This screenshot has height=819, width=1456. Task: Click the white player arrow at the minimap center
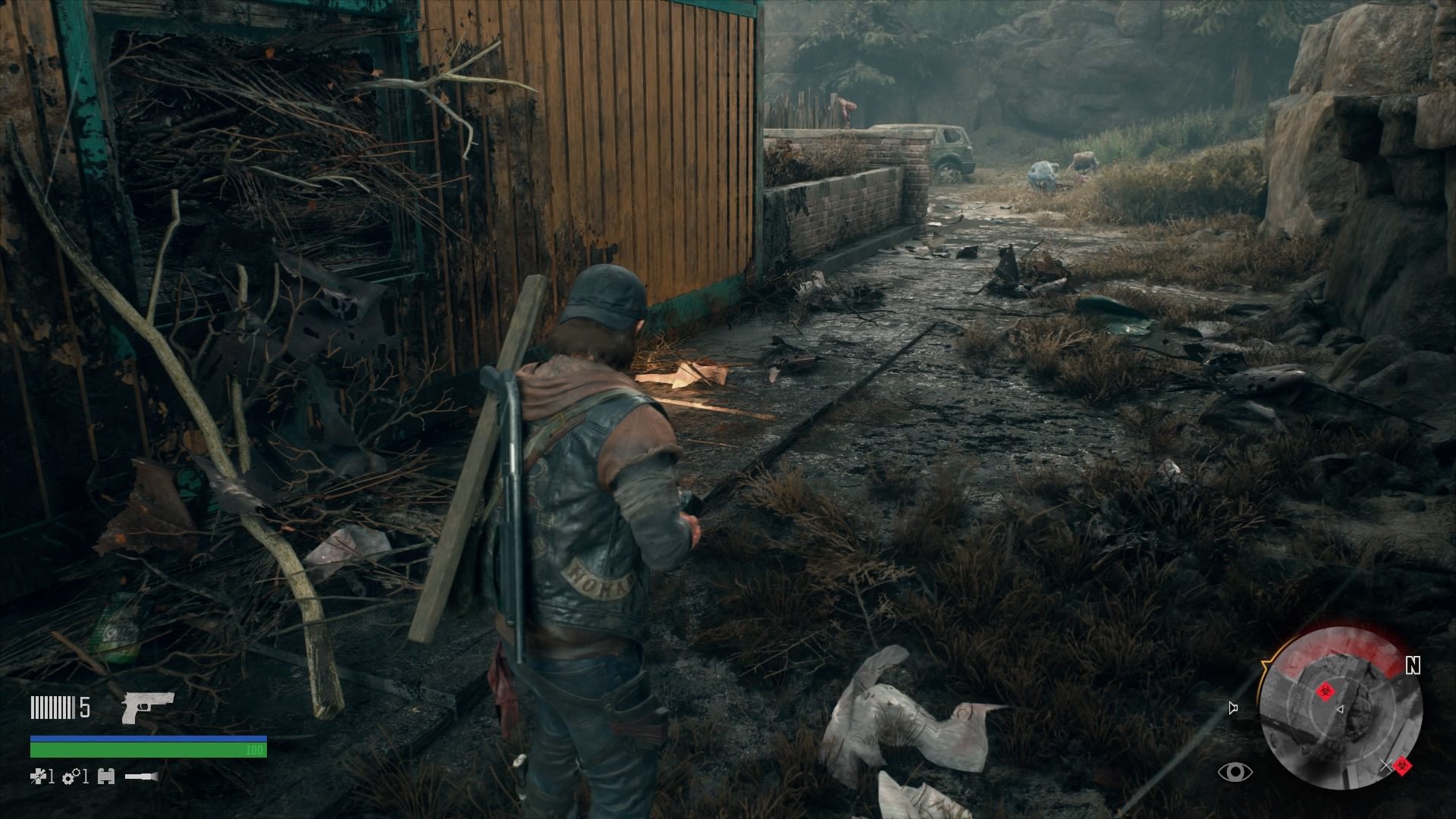(1340, 709)
